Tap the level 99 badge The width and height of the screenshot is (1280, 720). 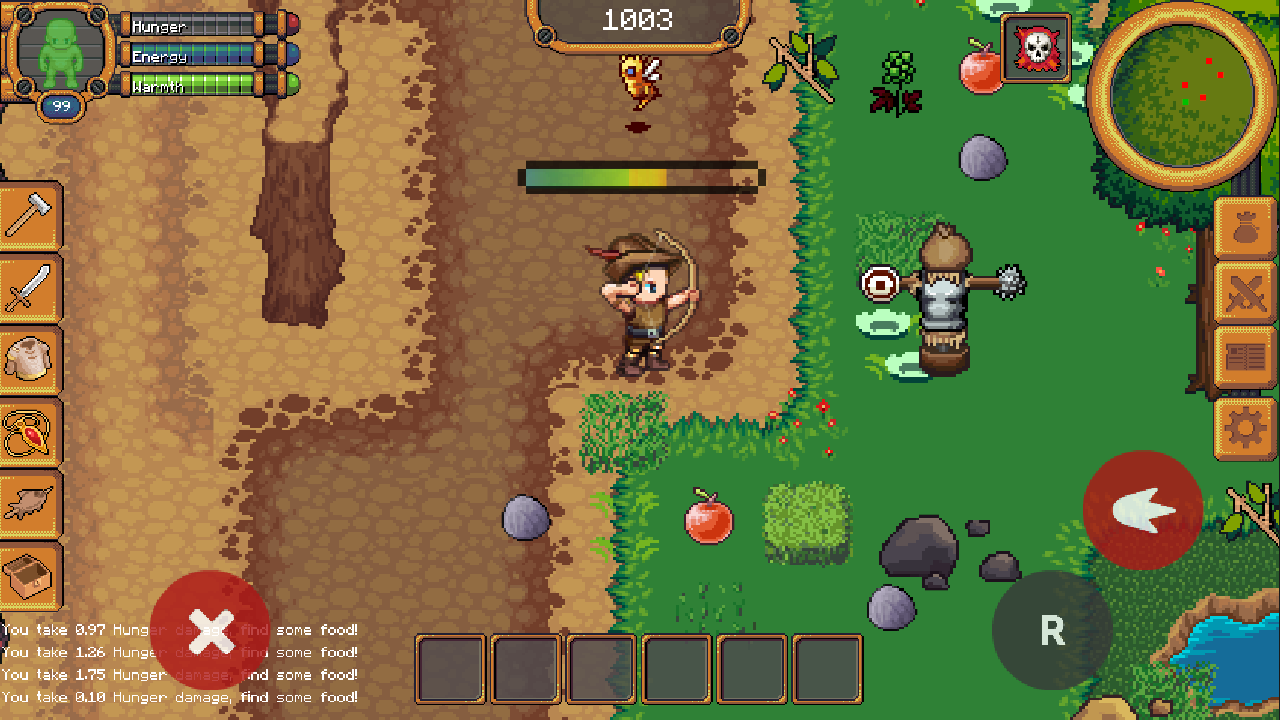click(60, 103)
